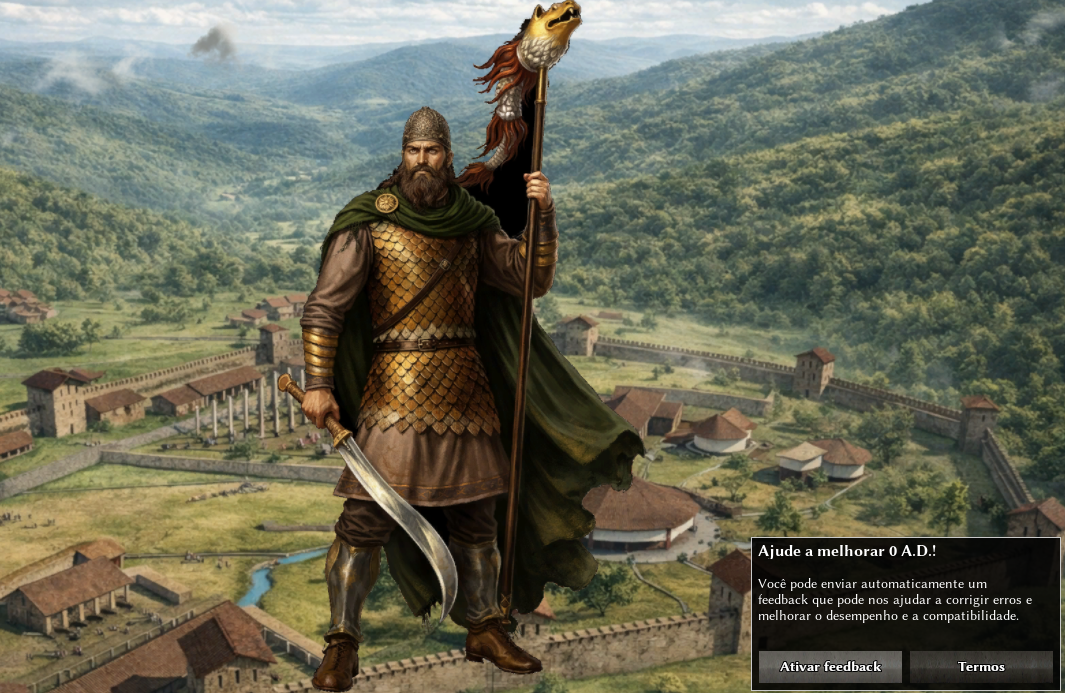Click the Ativar feedback button
This screenshot has width=1065, height=693.
(x=830, y=666)
